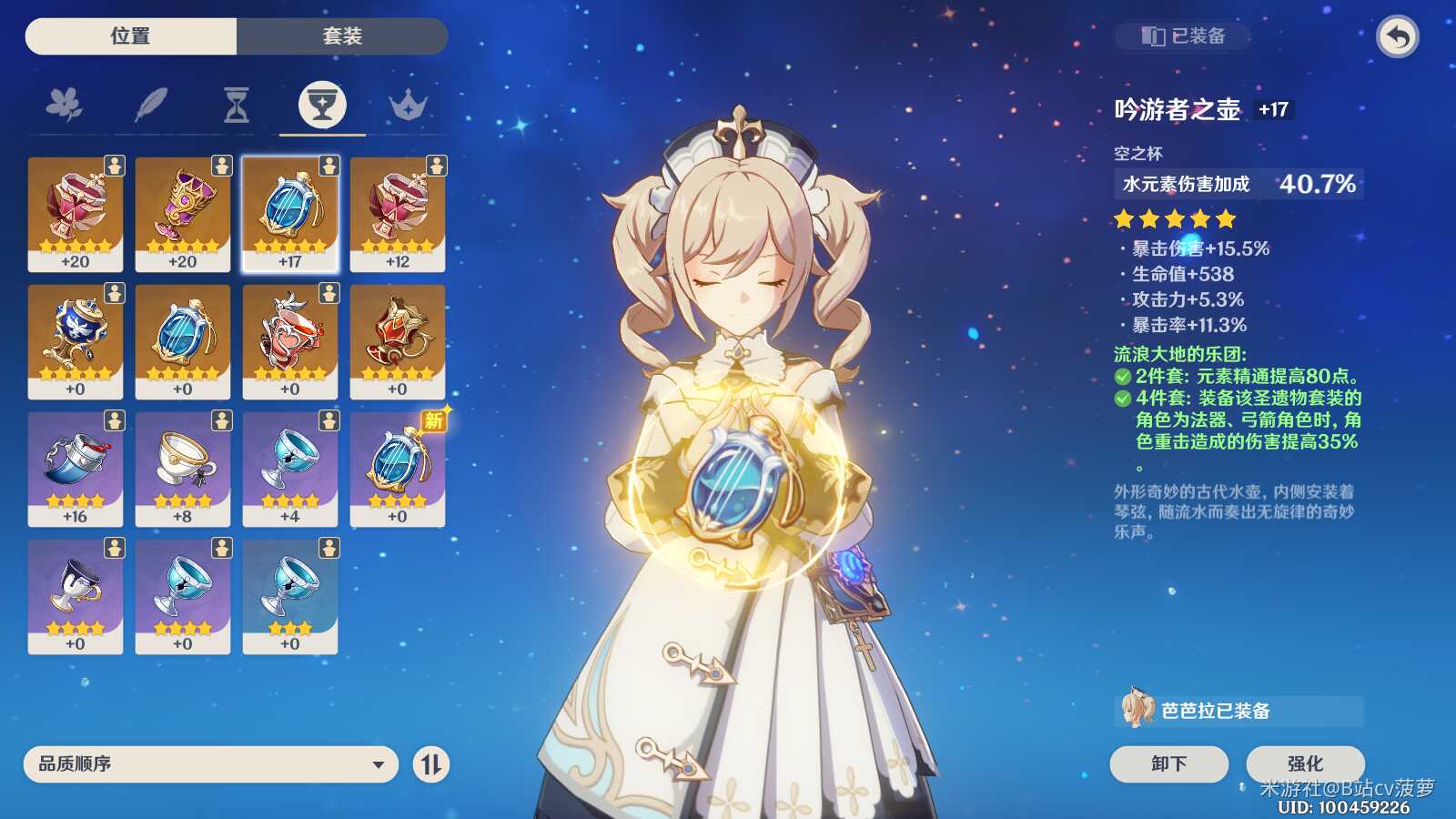The image size is (1456, 819).
Task: Switch to the feather artifact category
Action: tap(150, 106)
